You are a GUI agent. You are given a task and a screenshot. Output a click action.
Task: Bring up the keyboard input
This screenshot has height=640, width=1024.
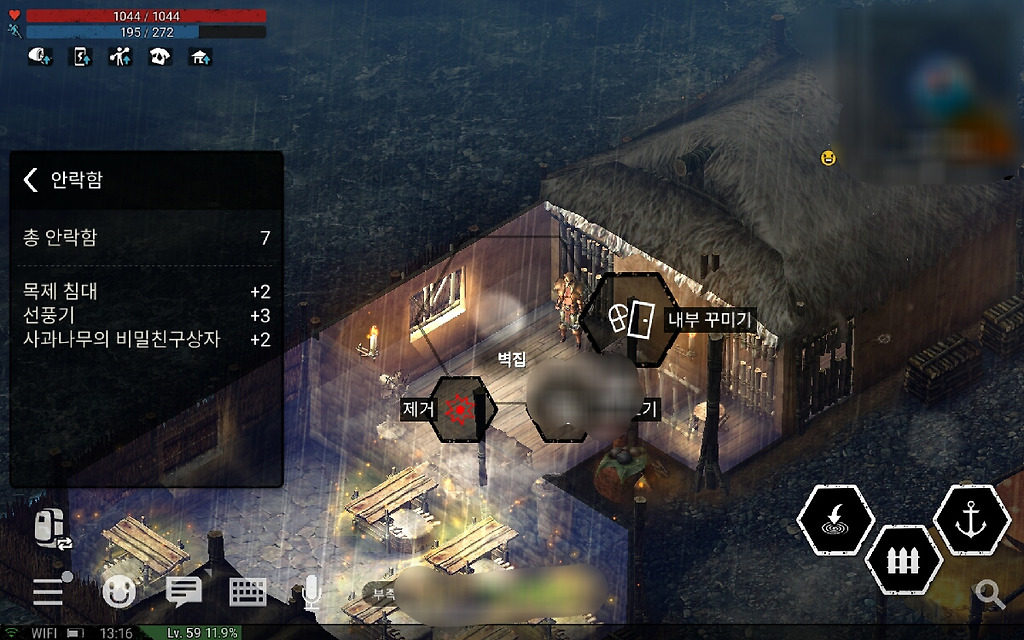[248, 592]
